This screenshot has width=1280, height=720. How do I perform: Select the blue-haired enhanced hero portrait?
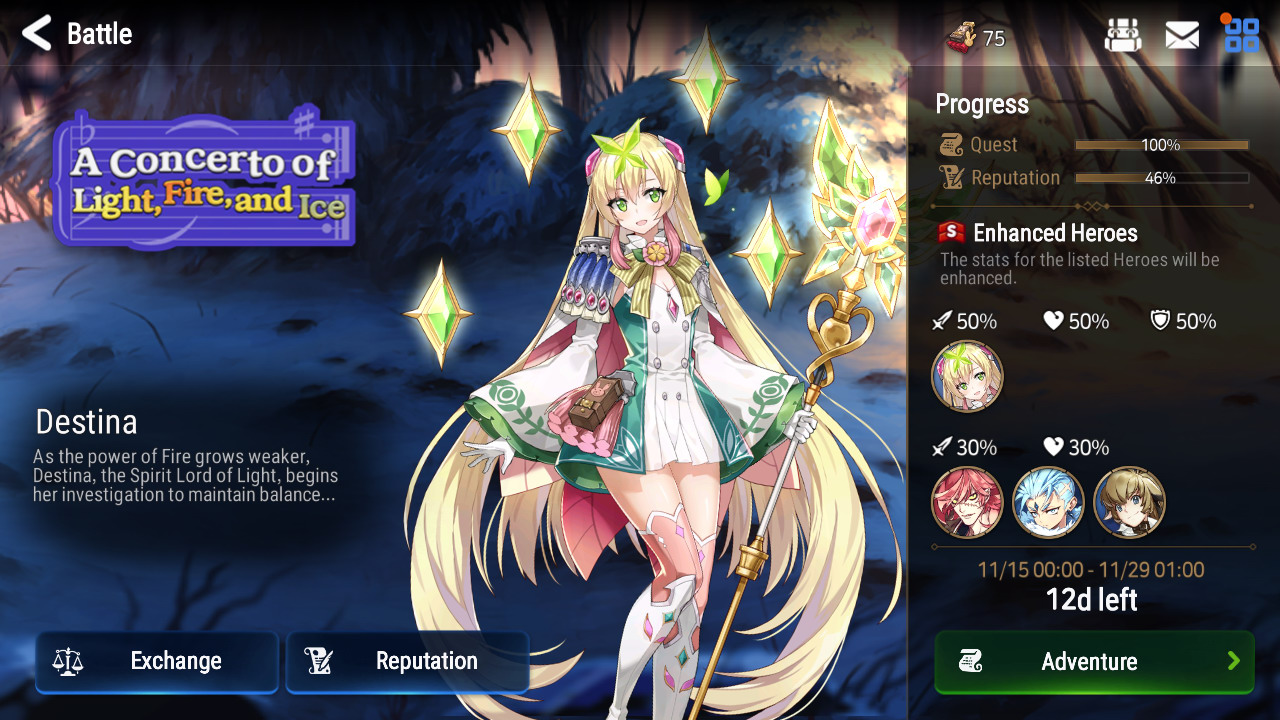1048,502
